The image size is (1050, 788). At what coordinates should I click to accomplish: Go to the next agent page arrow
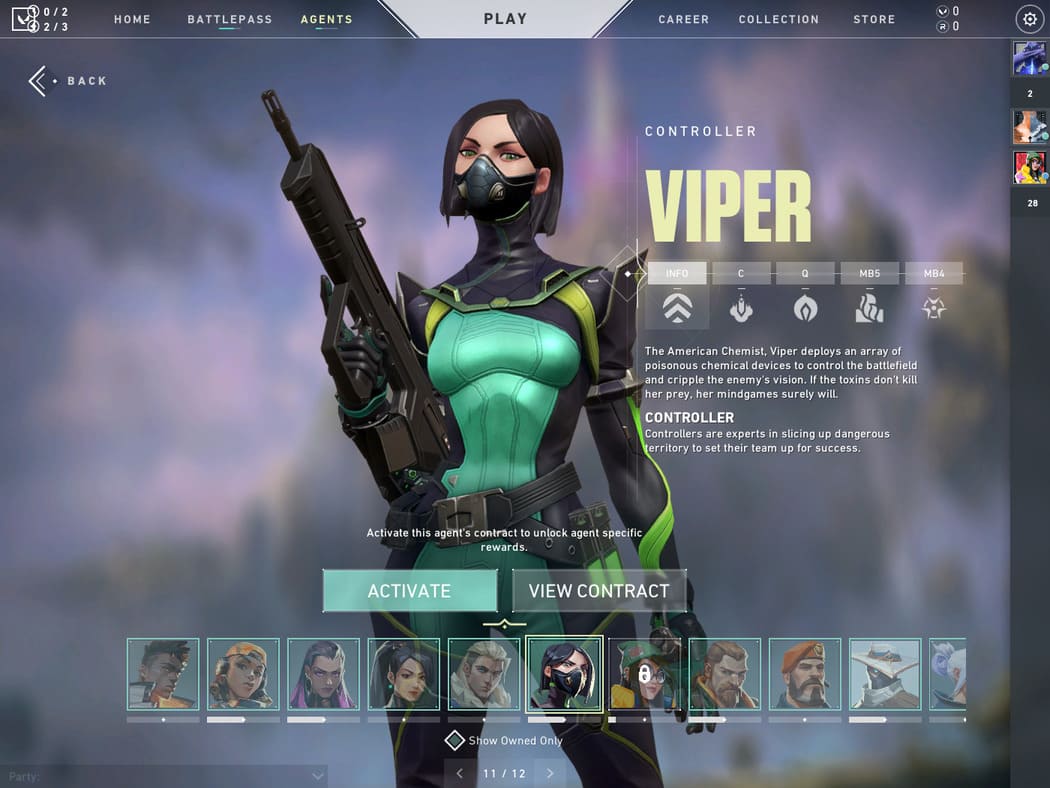tap(549, 773)
